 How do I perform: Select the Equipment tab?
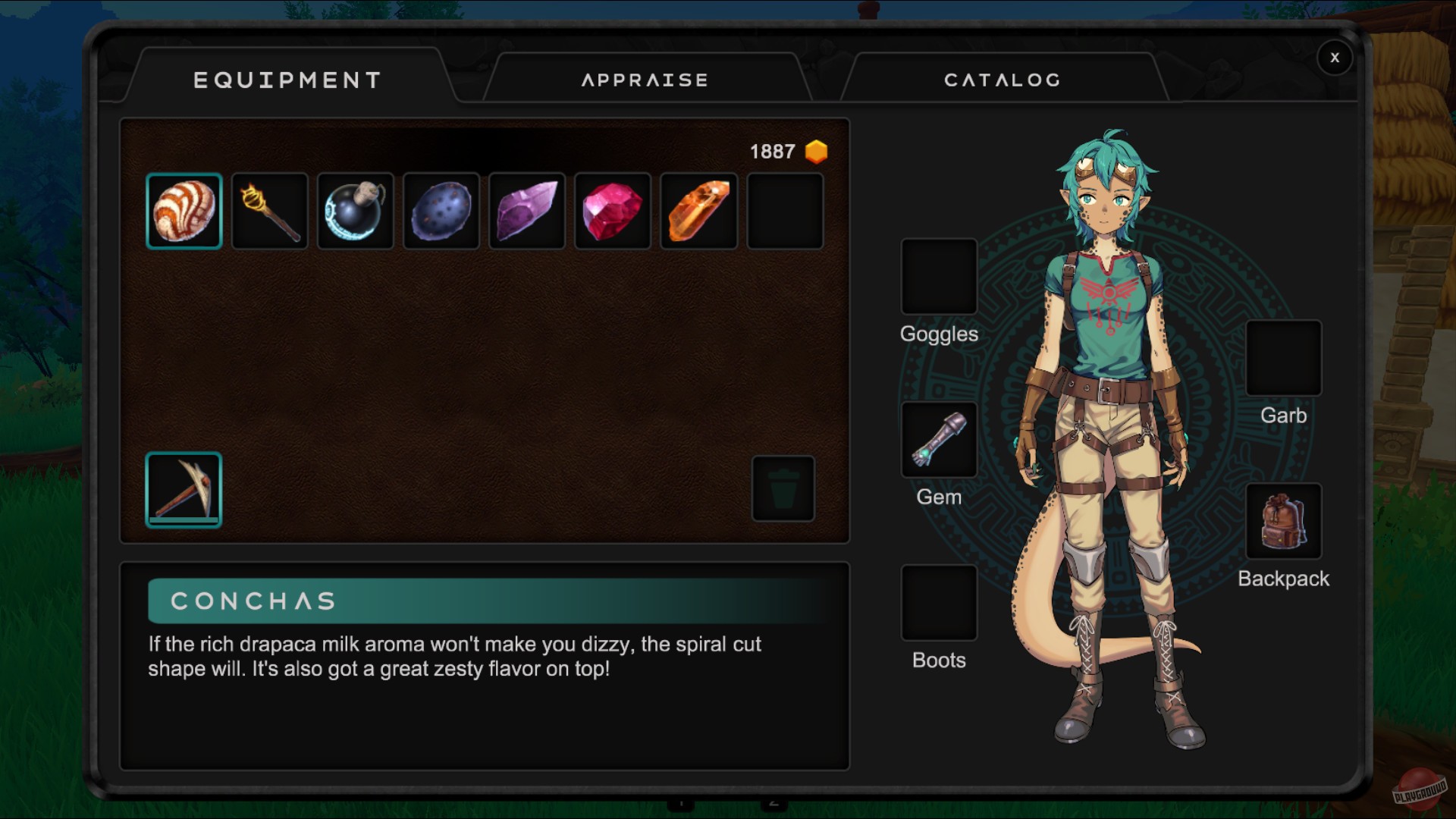tap(287, 80)
